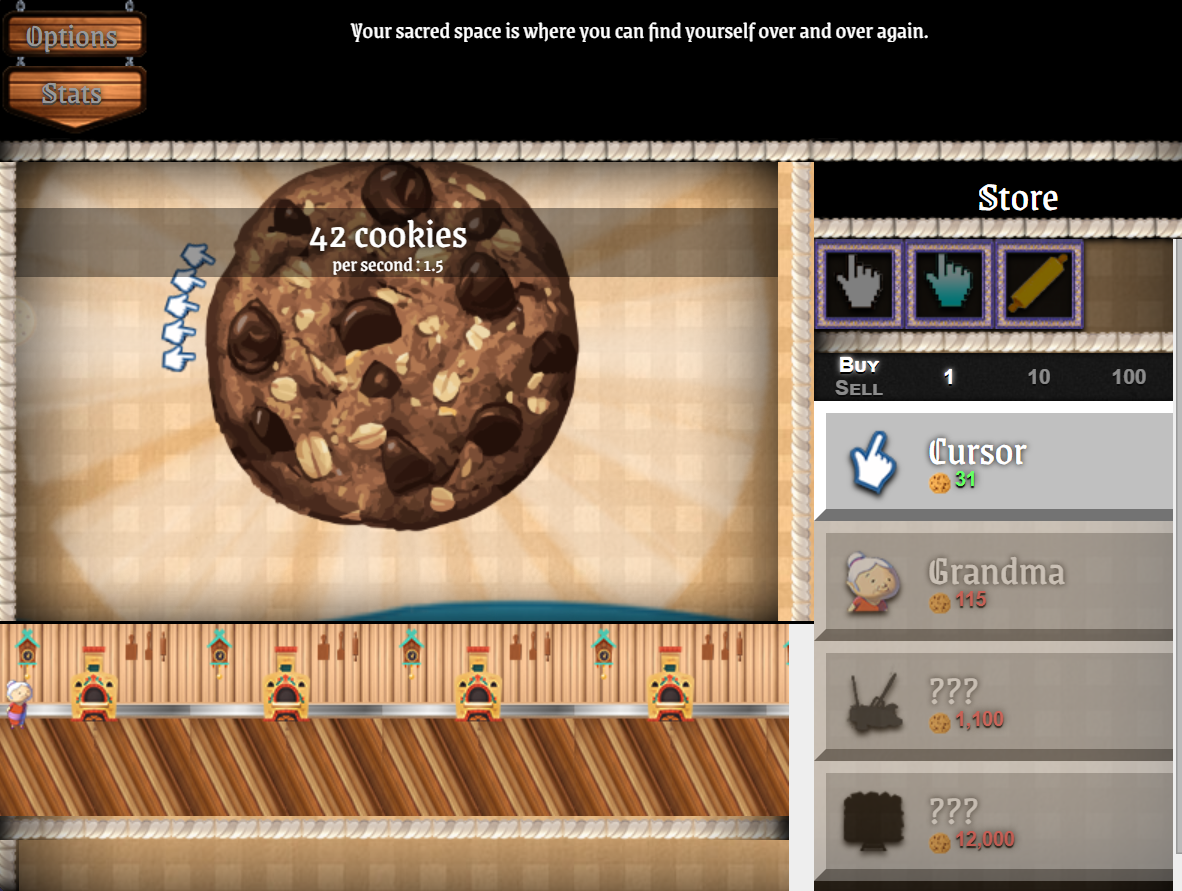Buy the teal cursor hand upgrade
This screenshot has height=891, width=1182.
point(948,284)
